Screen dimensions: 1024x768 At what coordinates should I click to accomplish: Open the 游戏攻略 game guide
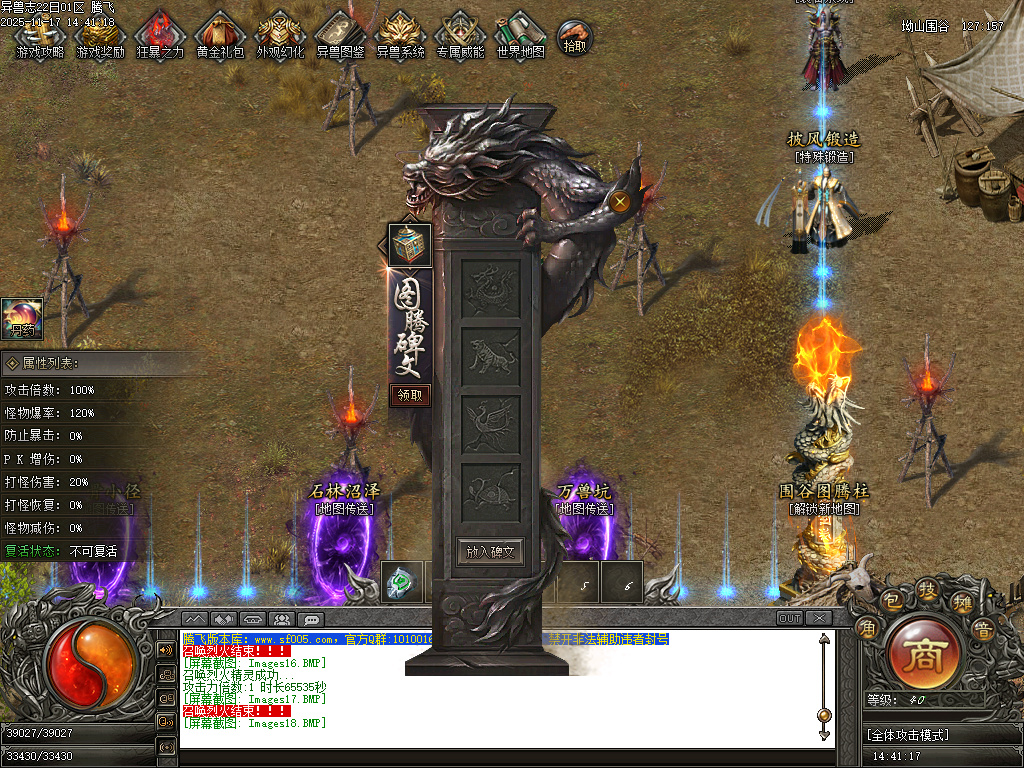[40, 34]
